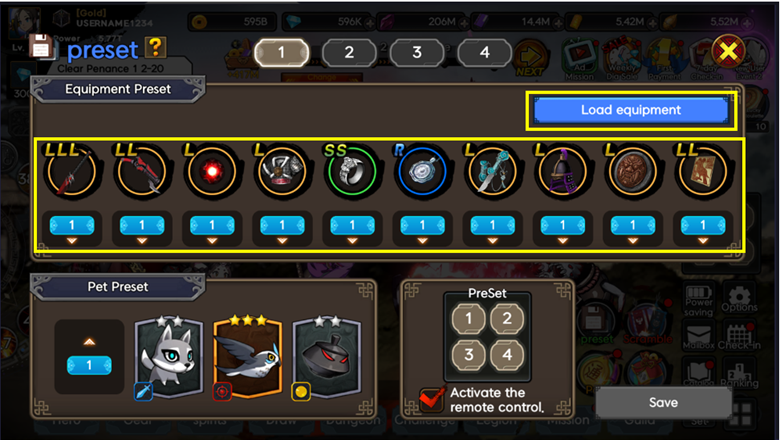This screenshot has height=440, width=780.
Task: Toggle Activate the remote control checkbox
Action: point(433,399)
